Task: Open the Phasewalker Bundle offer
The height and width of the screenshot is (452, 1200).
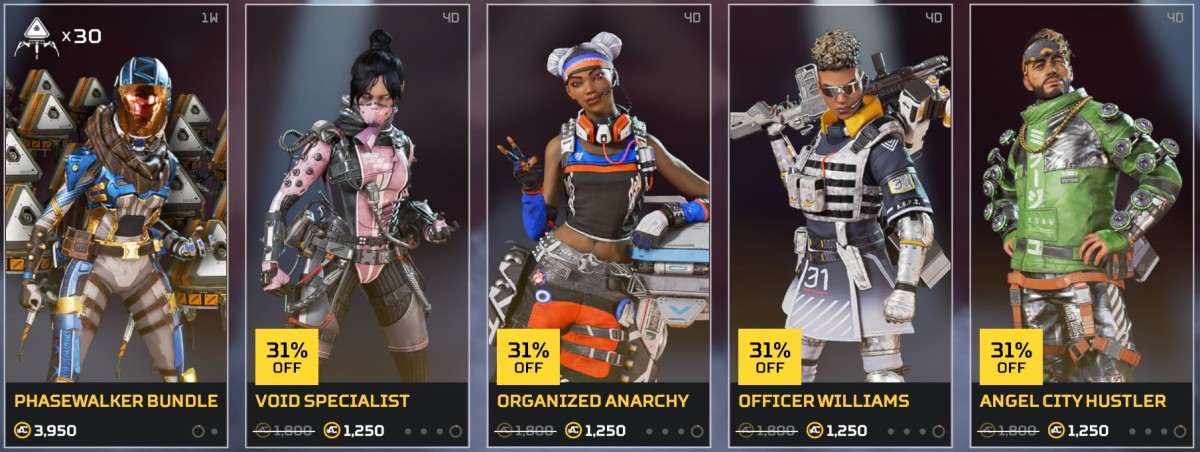Action: pyautogui.click(x=116, y=225)
